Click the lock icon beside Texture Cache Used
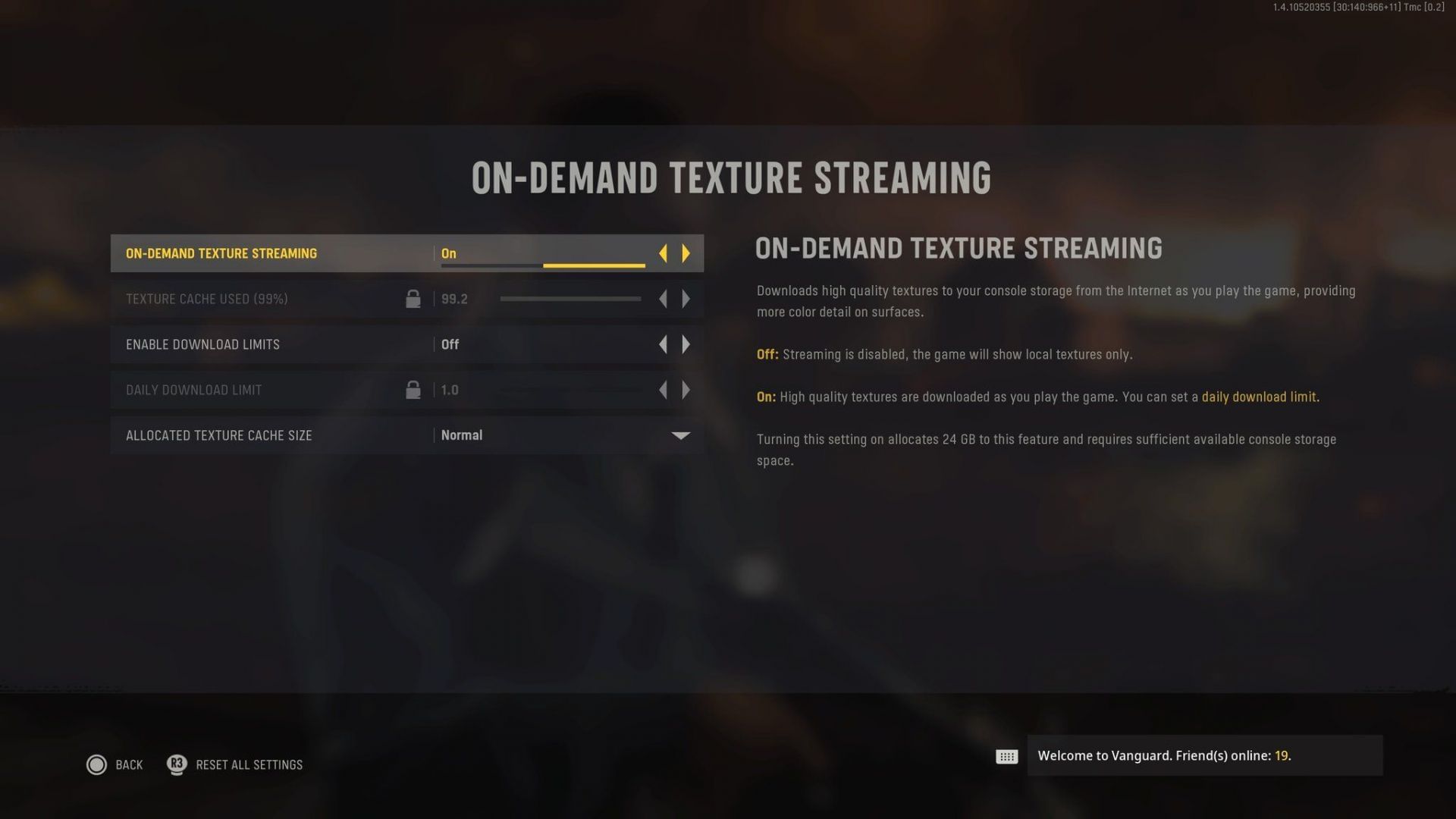 (413, 298)
